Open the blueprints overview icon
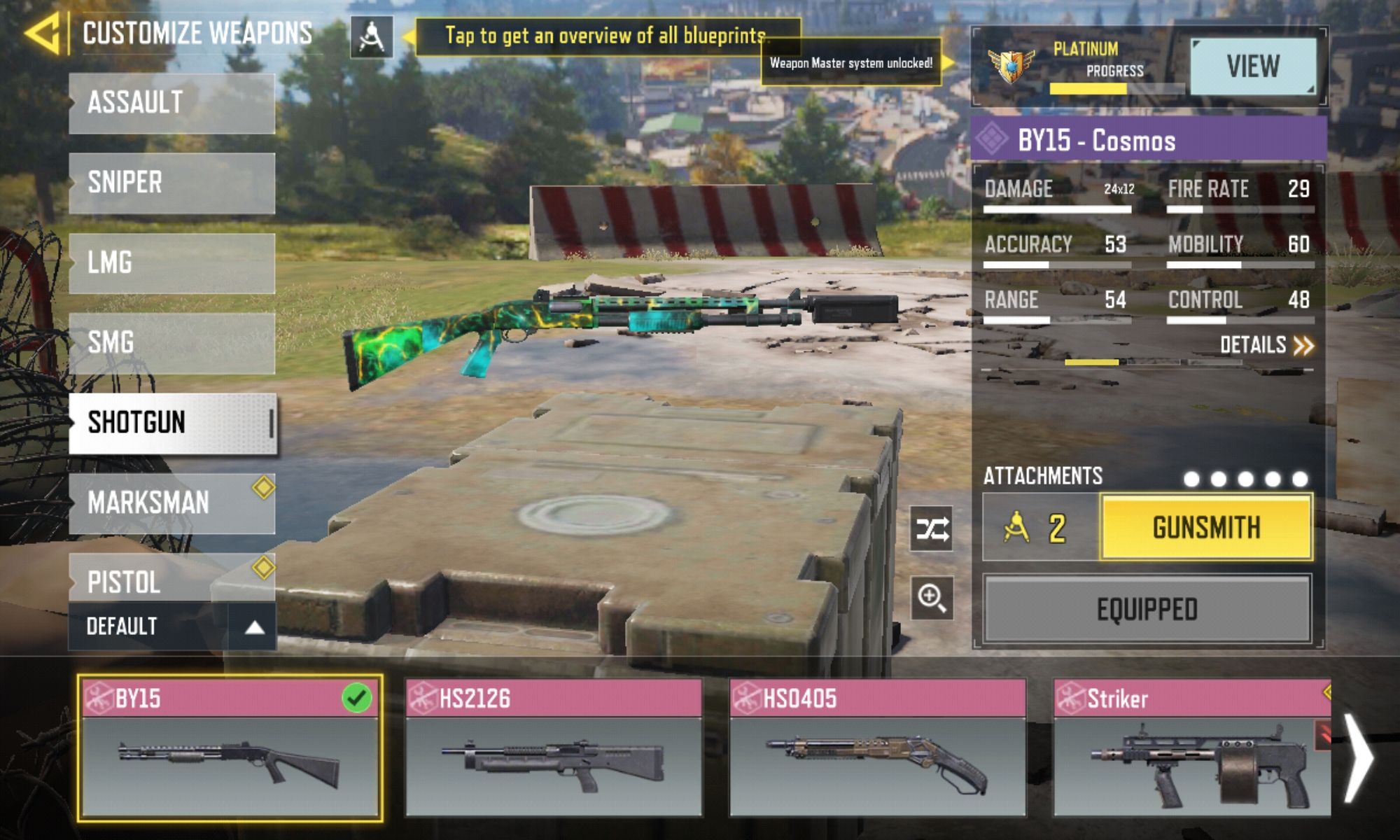 click(371, 37)
